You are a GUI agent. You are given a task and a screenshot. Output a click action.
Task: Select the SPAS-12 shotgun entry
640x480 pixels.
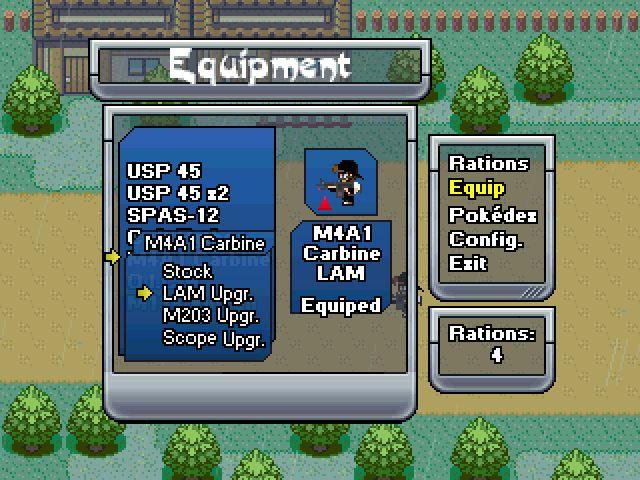click(173, 215)
